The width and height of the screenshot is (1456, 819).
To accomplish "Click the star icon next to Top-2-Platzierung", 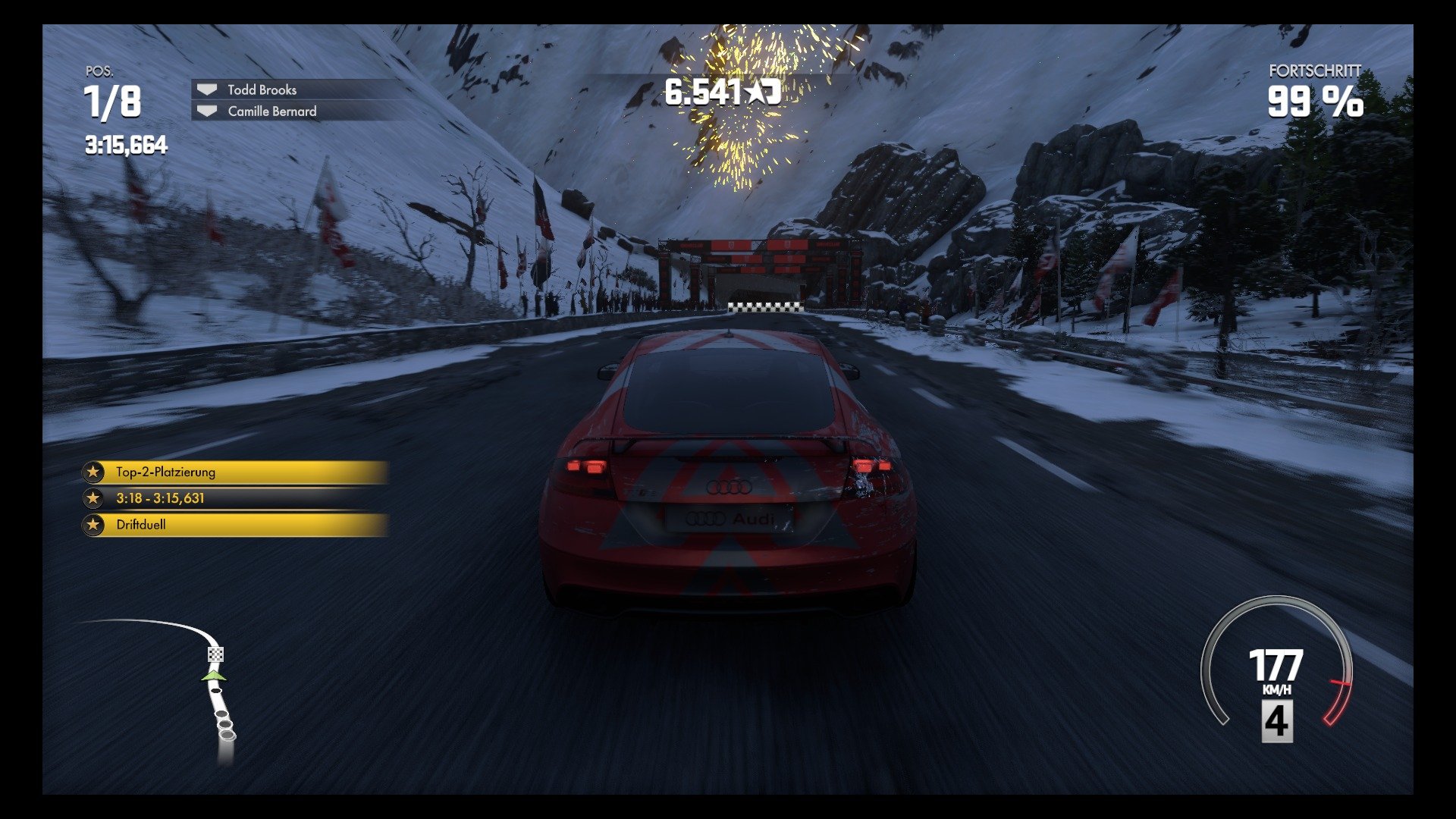I will click(94, 472).
